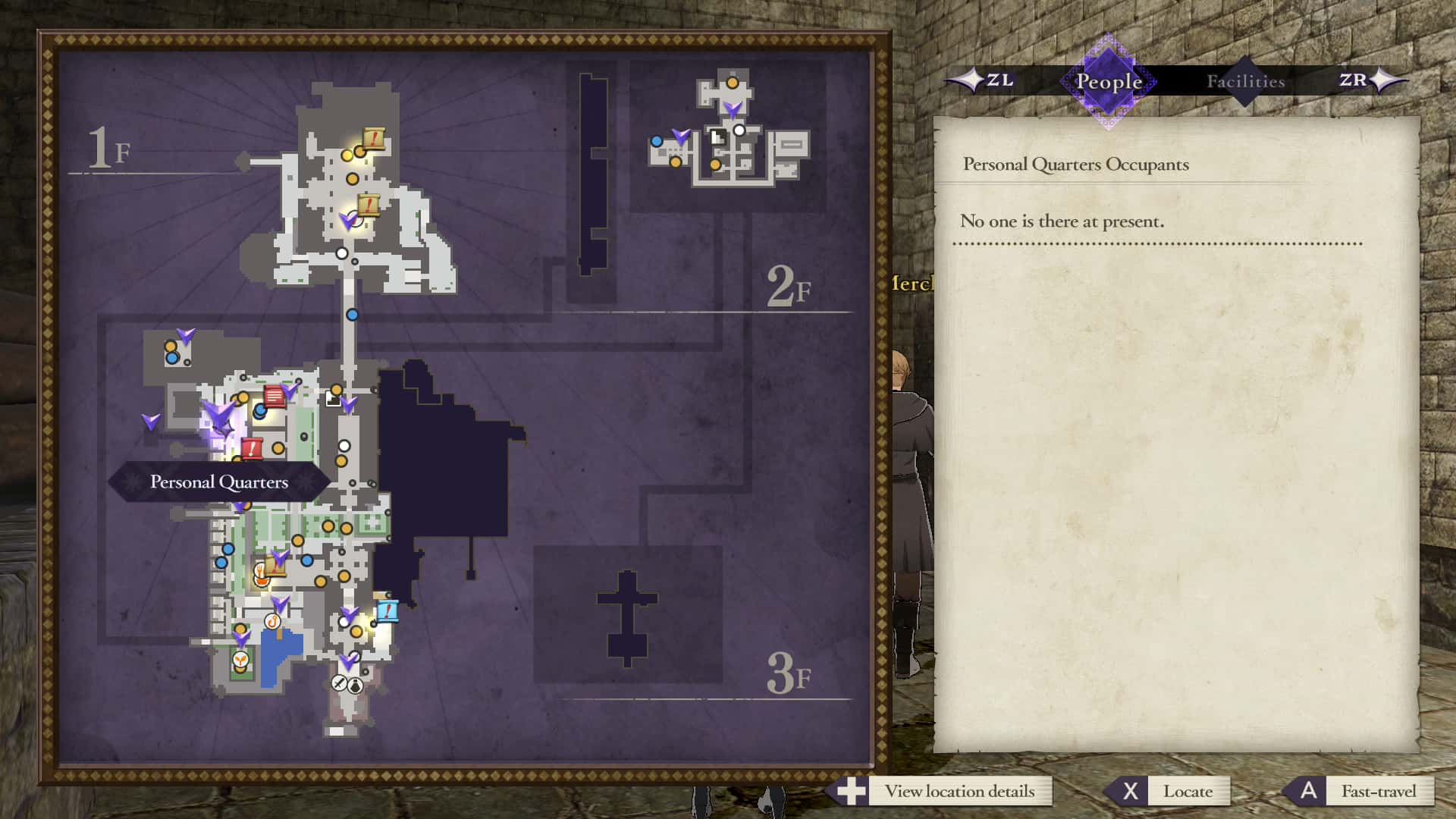Select the item shop flask marker

point(355,686)
